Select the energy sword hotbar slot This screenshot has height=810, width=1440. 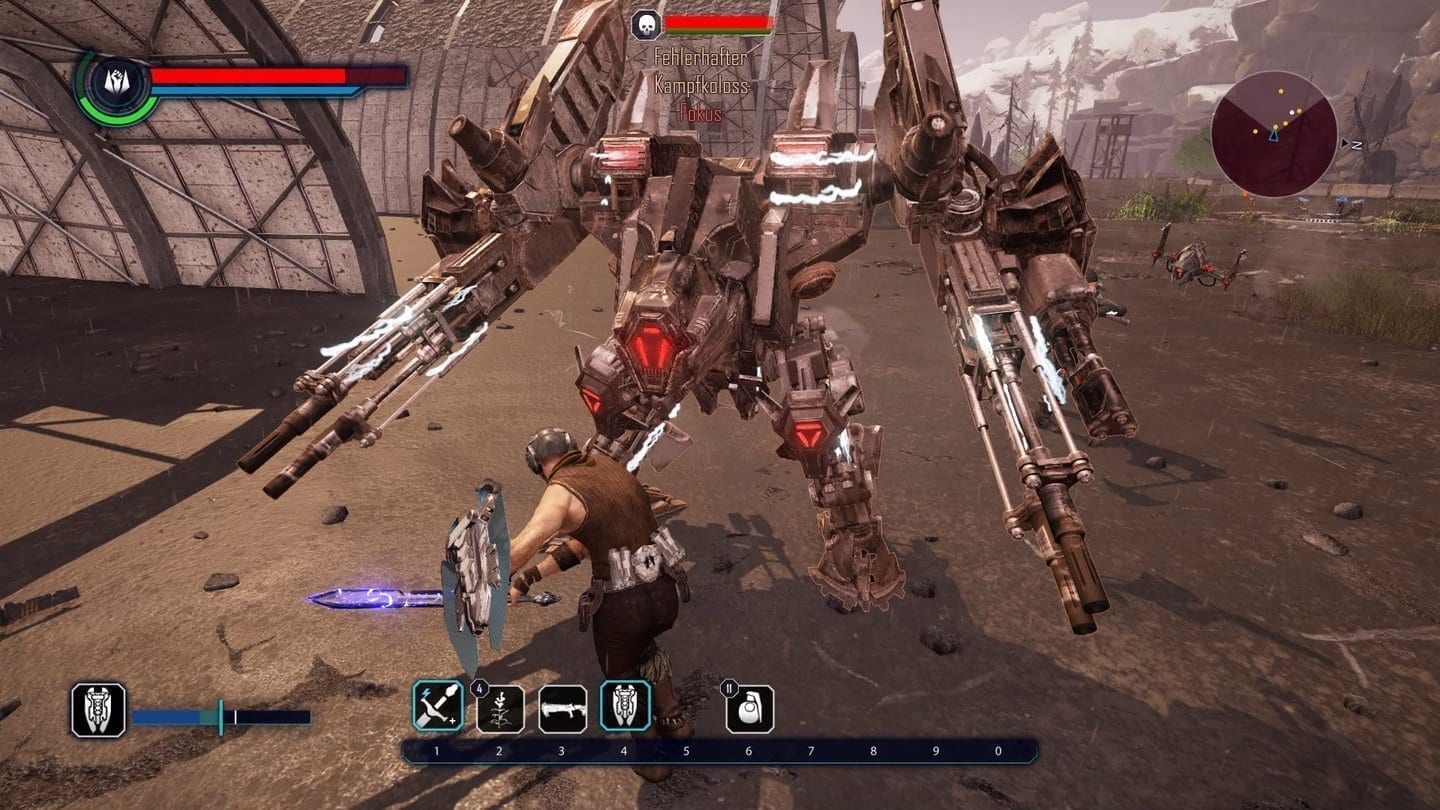pos(438,706)
